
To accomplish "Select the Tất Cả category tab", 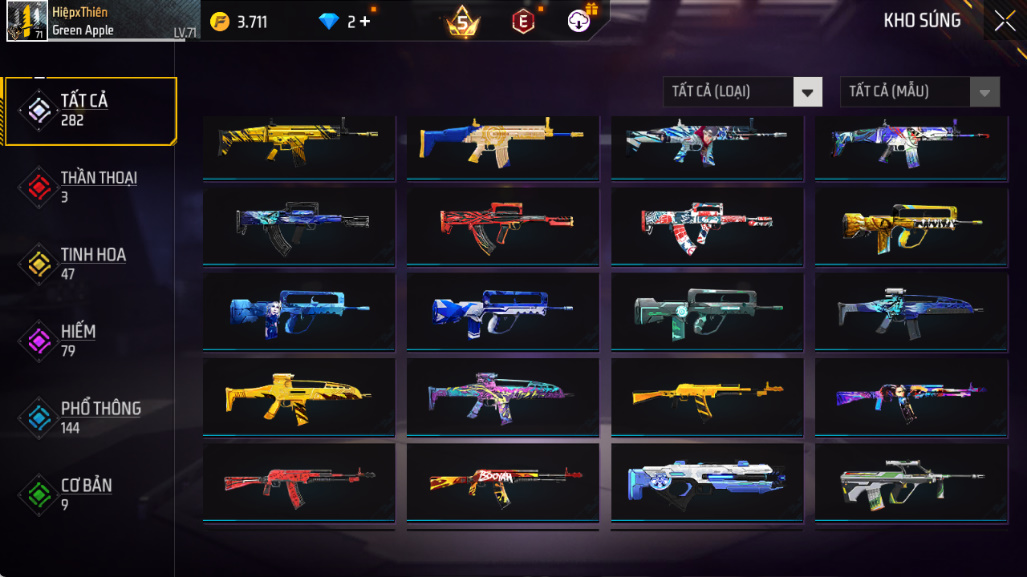I will click(x=91, y=110).
